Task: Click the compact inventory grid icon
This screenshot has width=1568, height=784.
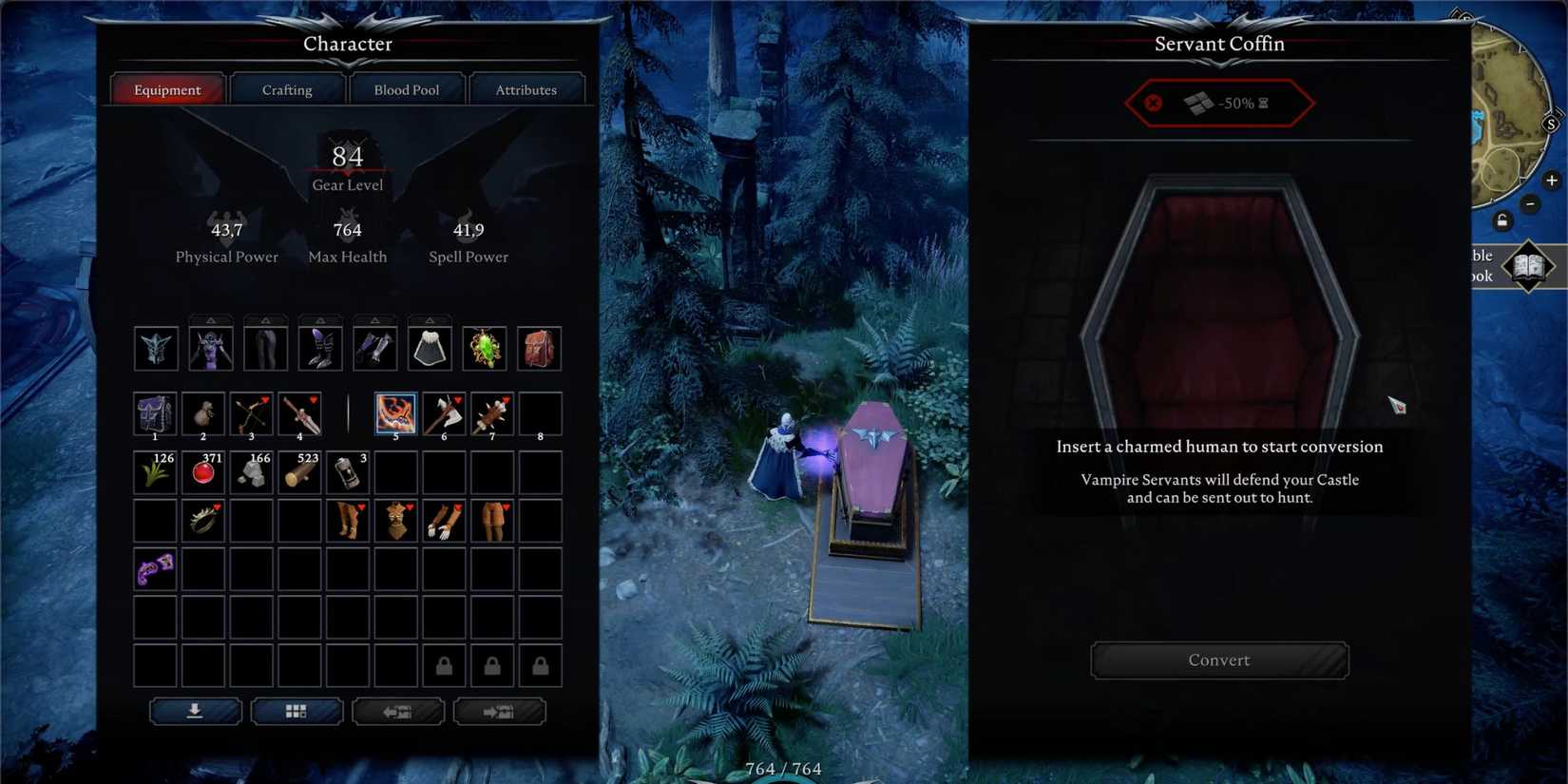Action: point(296,711)
